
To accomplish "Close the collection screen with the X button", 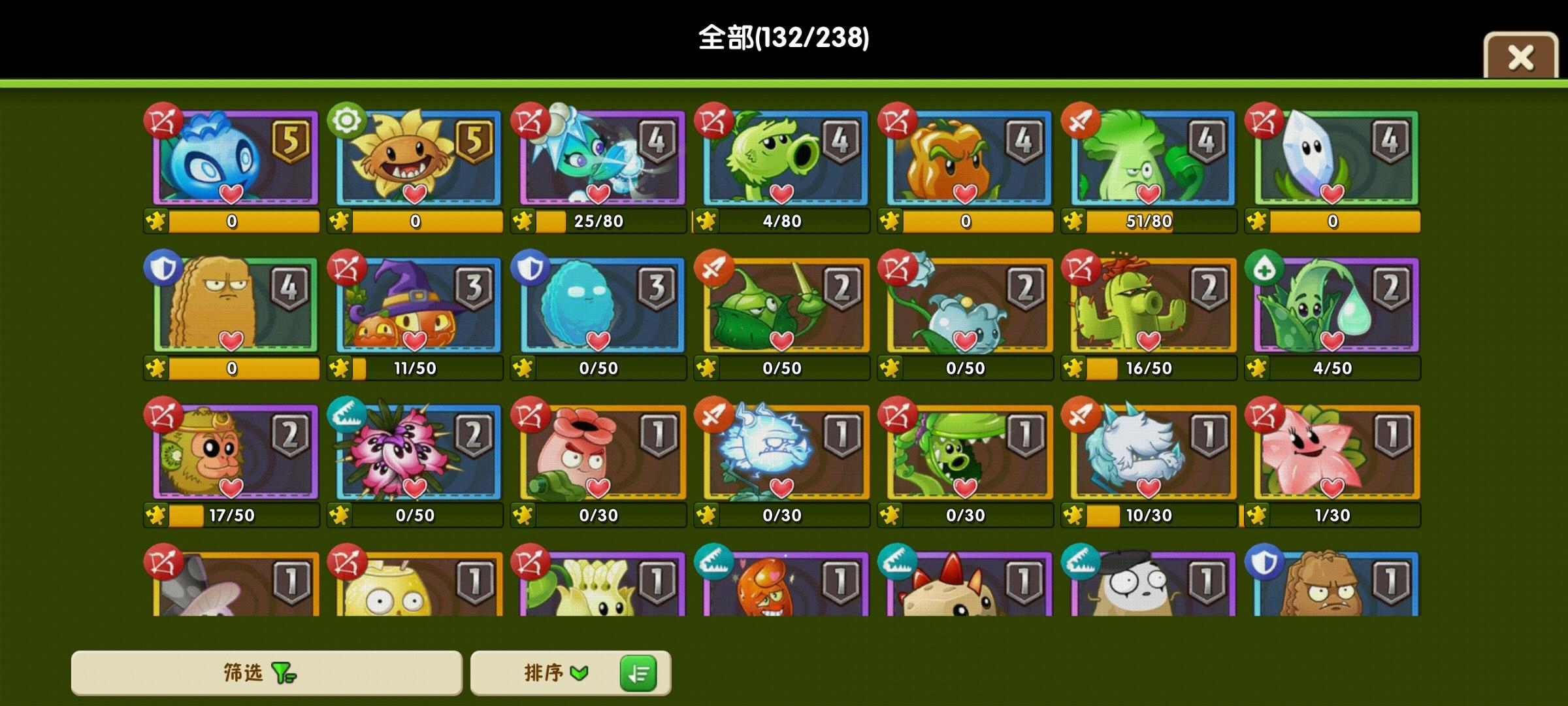I will [x=1520, y=58].
